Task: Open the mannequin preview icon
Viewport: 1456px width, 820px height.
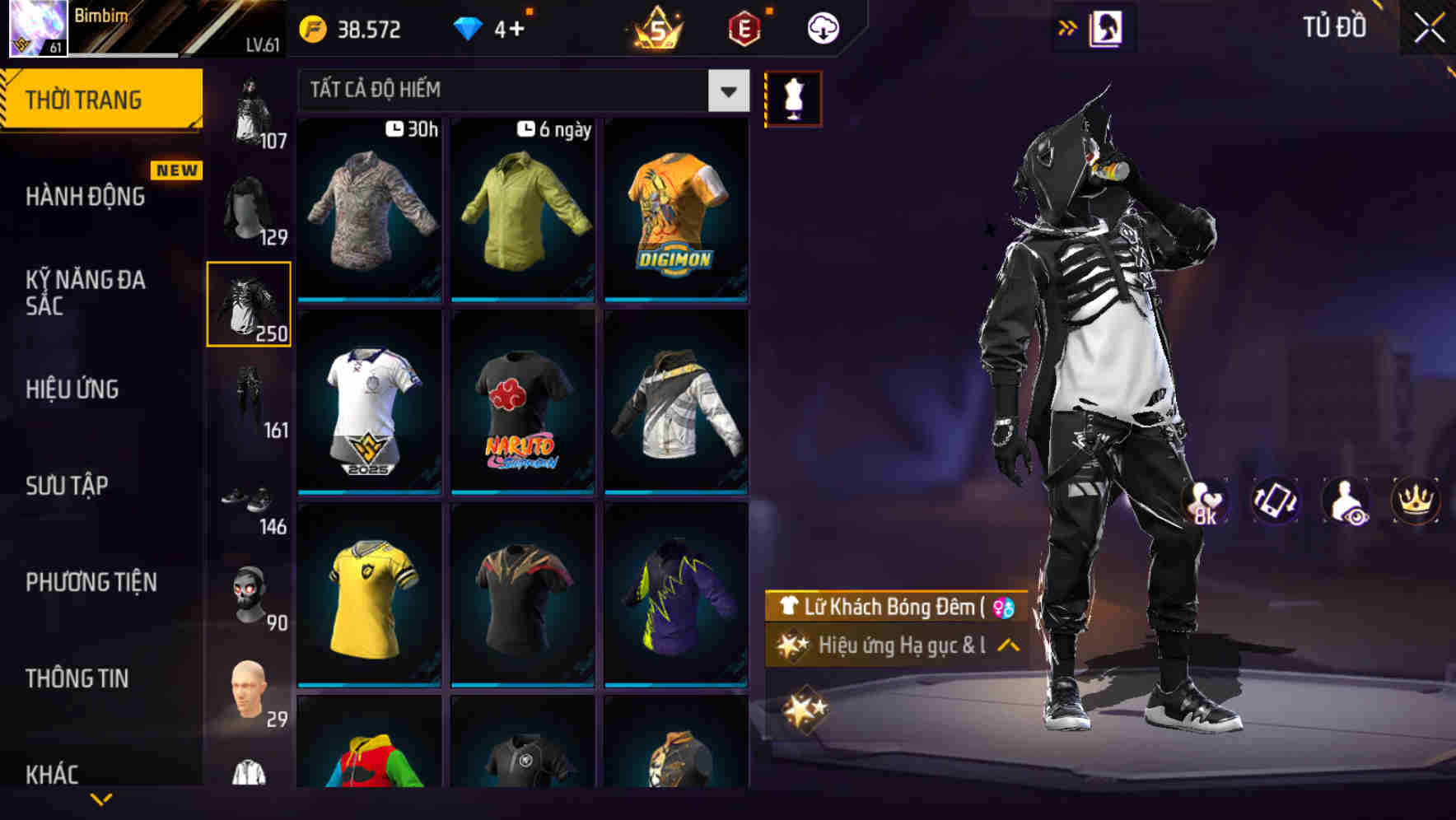Action: 793,97
